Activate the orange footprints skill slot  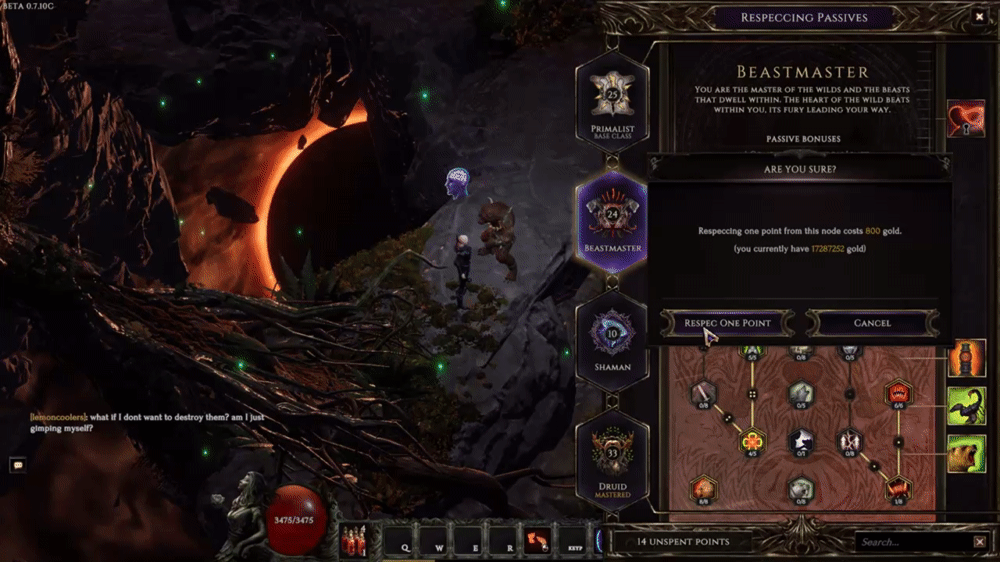538,541
